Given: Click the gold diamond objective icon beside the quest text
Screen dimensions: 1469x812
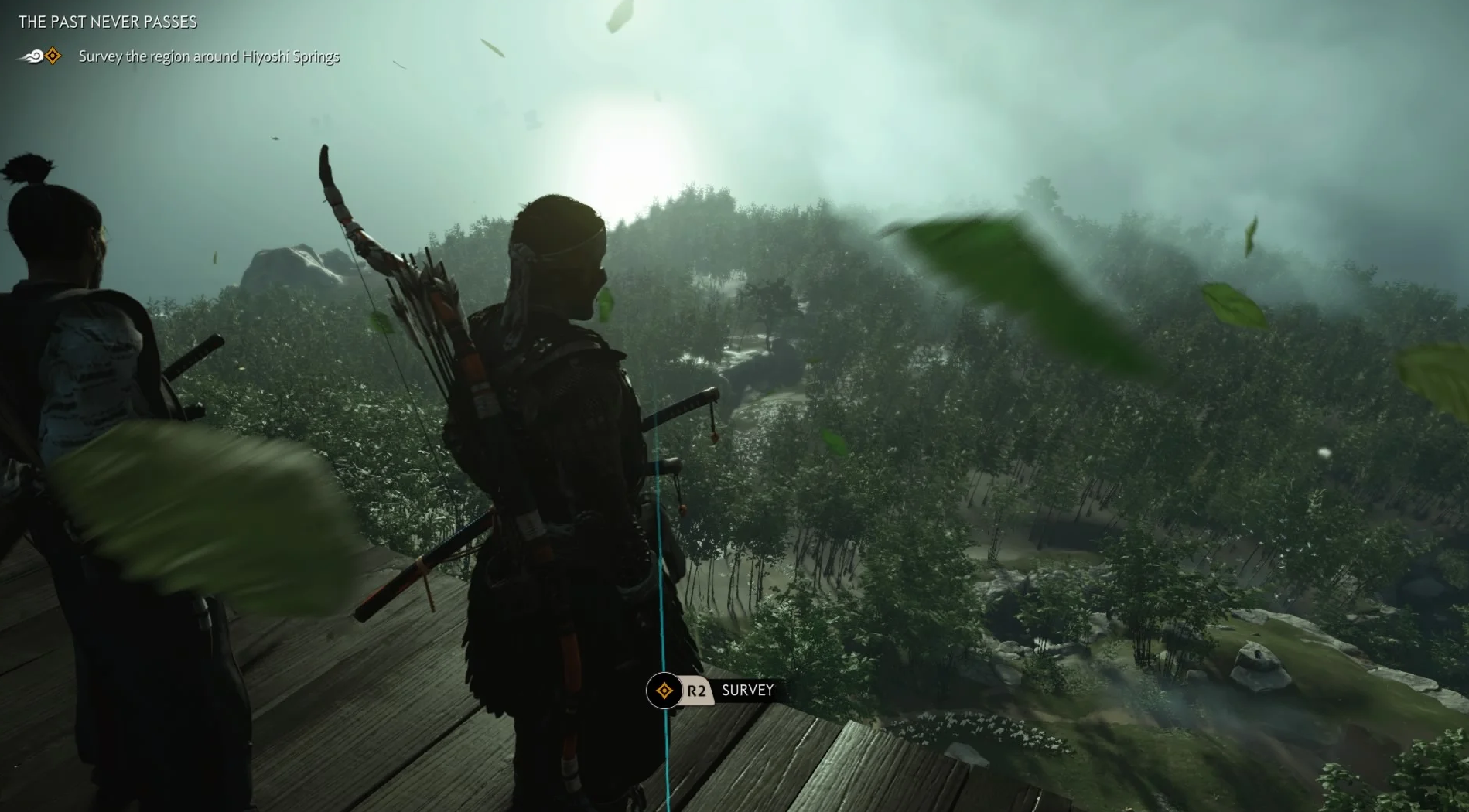Looking at the screenshot, I should pyautogui.click(x=53, y=56).
